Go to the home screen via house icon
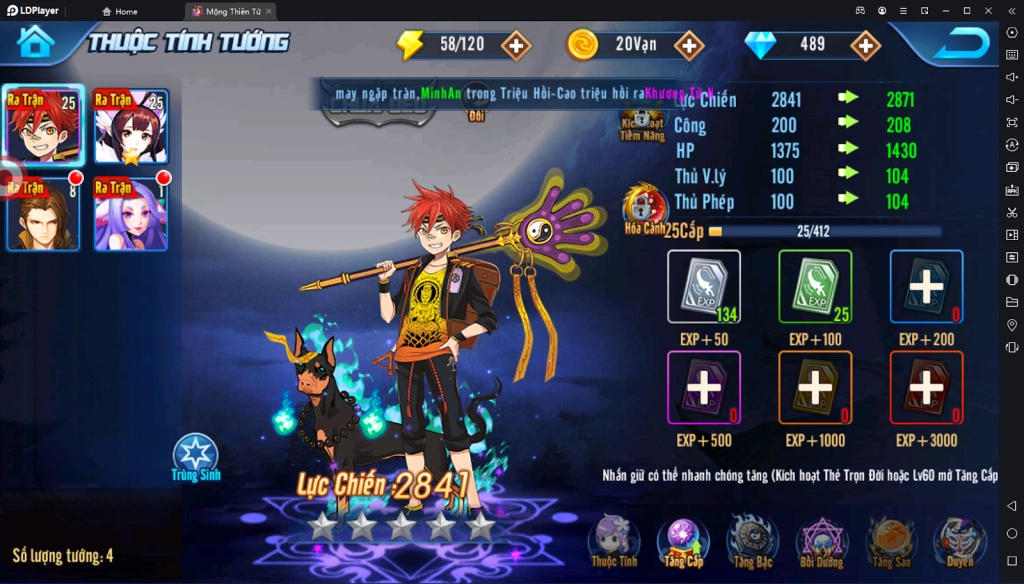 click(x=36, y=42)
